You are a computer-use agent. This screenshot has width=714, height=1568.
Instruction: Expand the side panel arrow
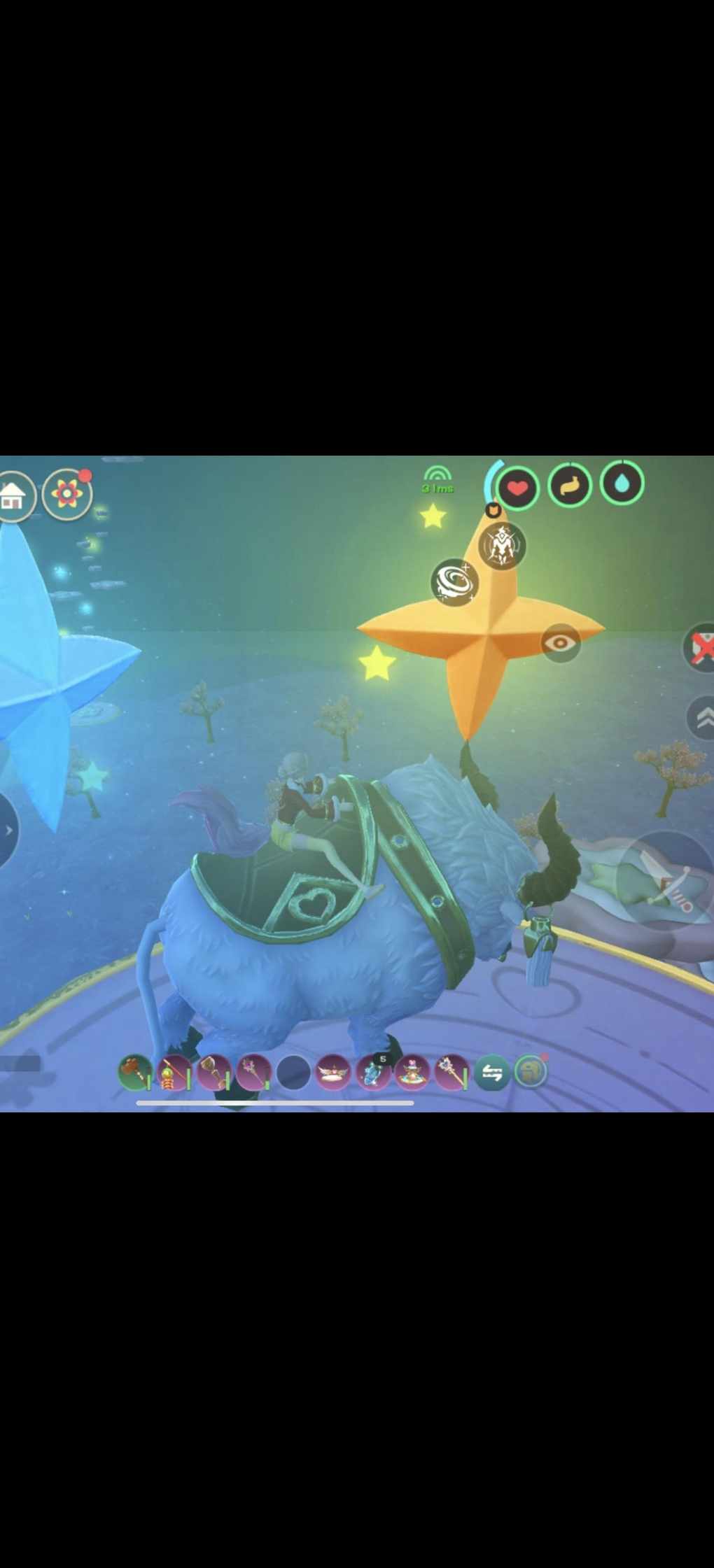coord(7,830)
